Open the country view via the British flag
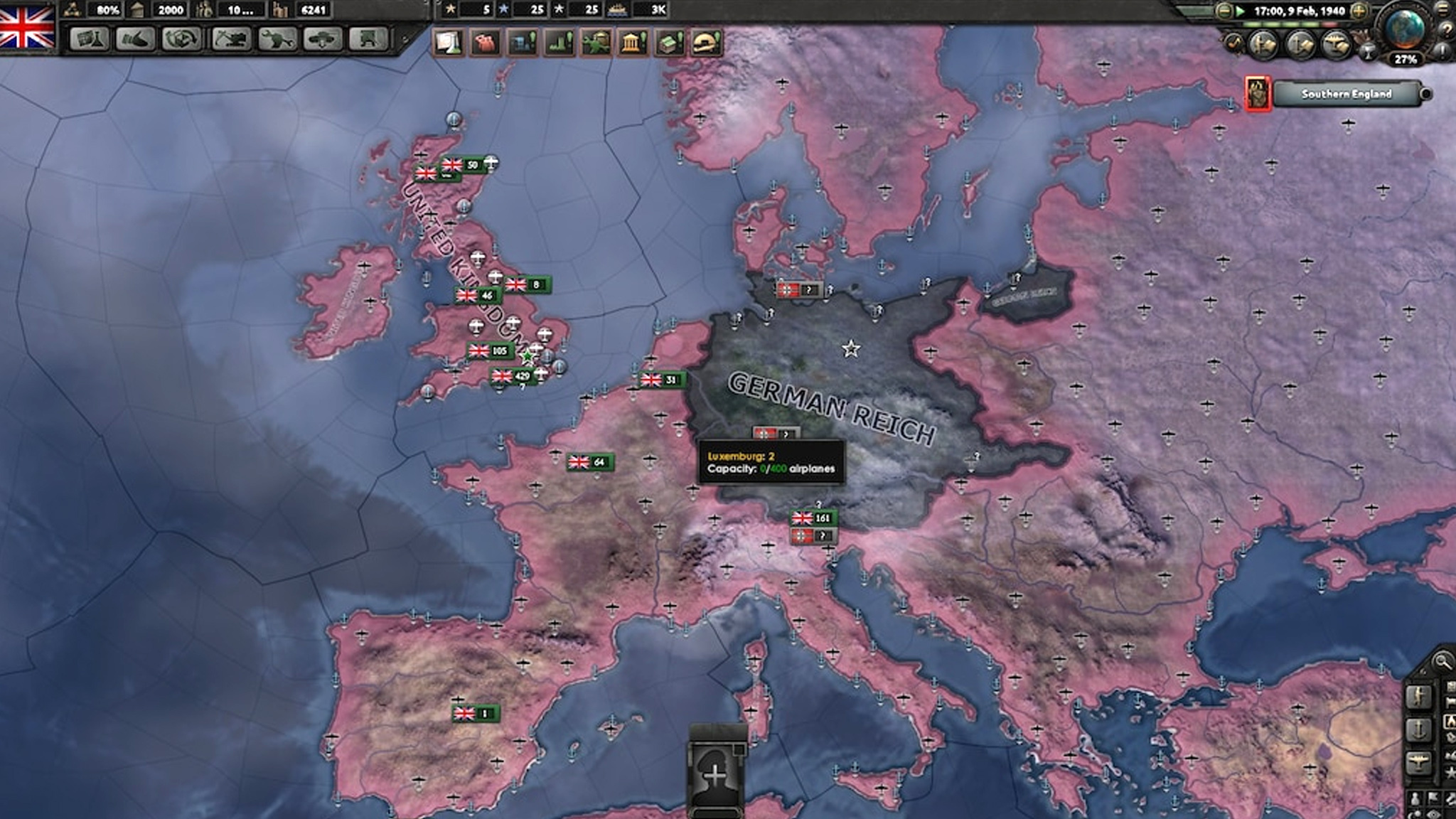The height and width of the screenshot is (819, 1456). pos(27,26)
